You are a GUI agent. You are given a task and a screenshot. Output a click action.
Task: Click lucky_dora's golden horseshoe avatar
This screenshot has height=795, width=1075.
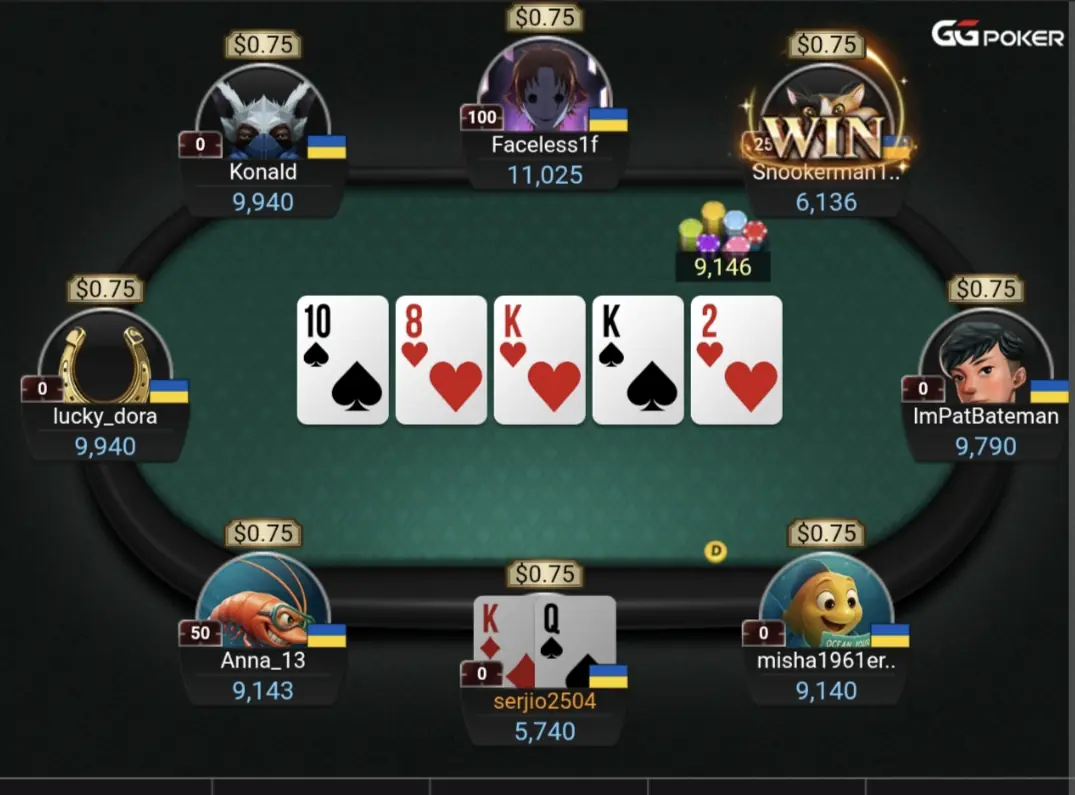tap(105, 357)
